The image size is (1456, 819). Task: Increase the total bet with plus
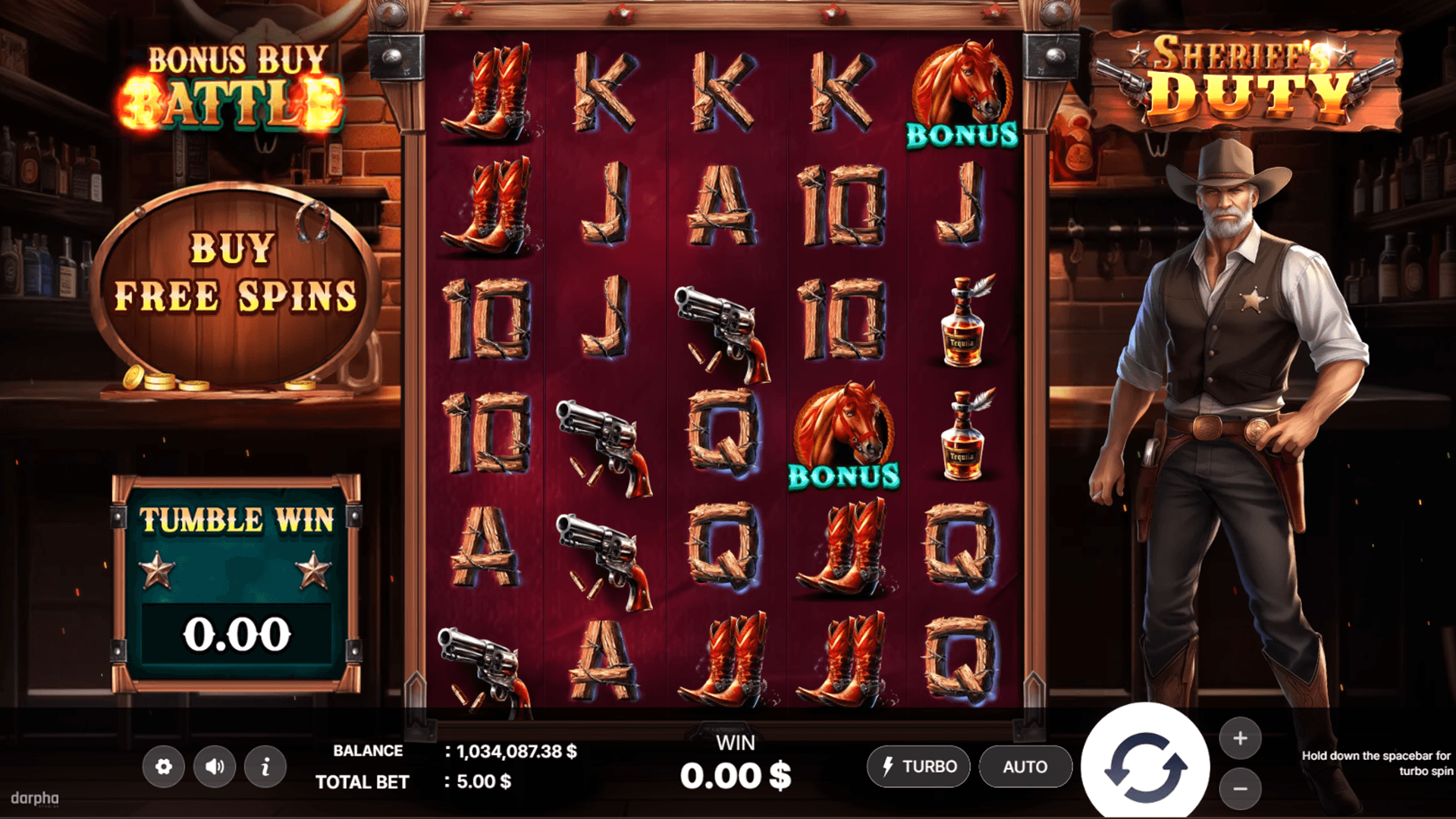[x=1240, y=738]
